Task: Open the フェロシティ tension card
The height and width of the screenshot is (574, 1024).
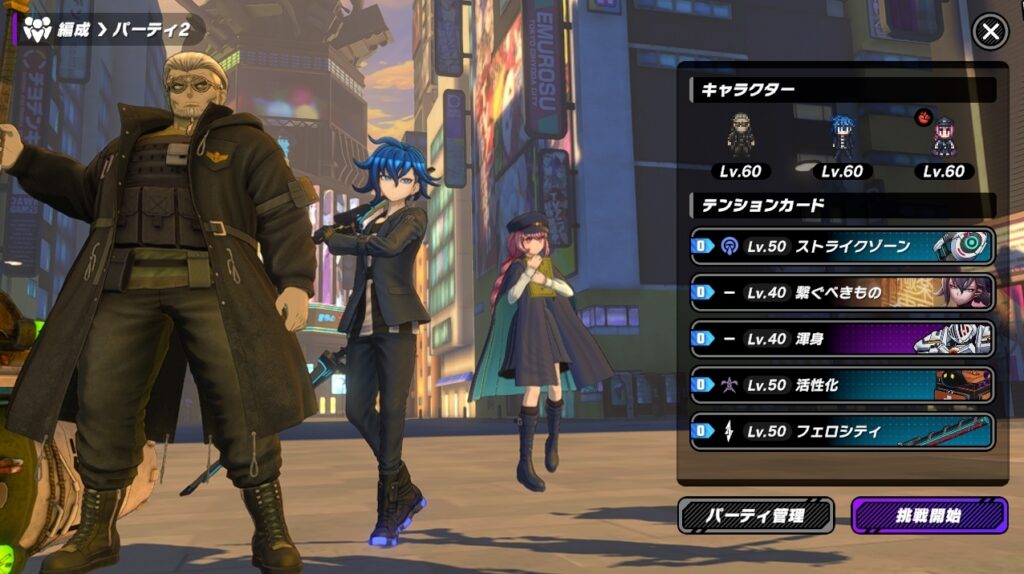Action: coord(842,432)
